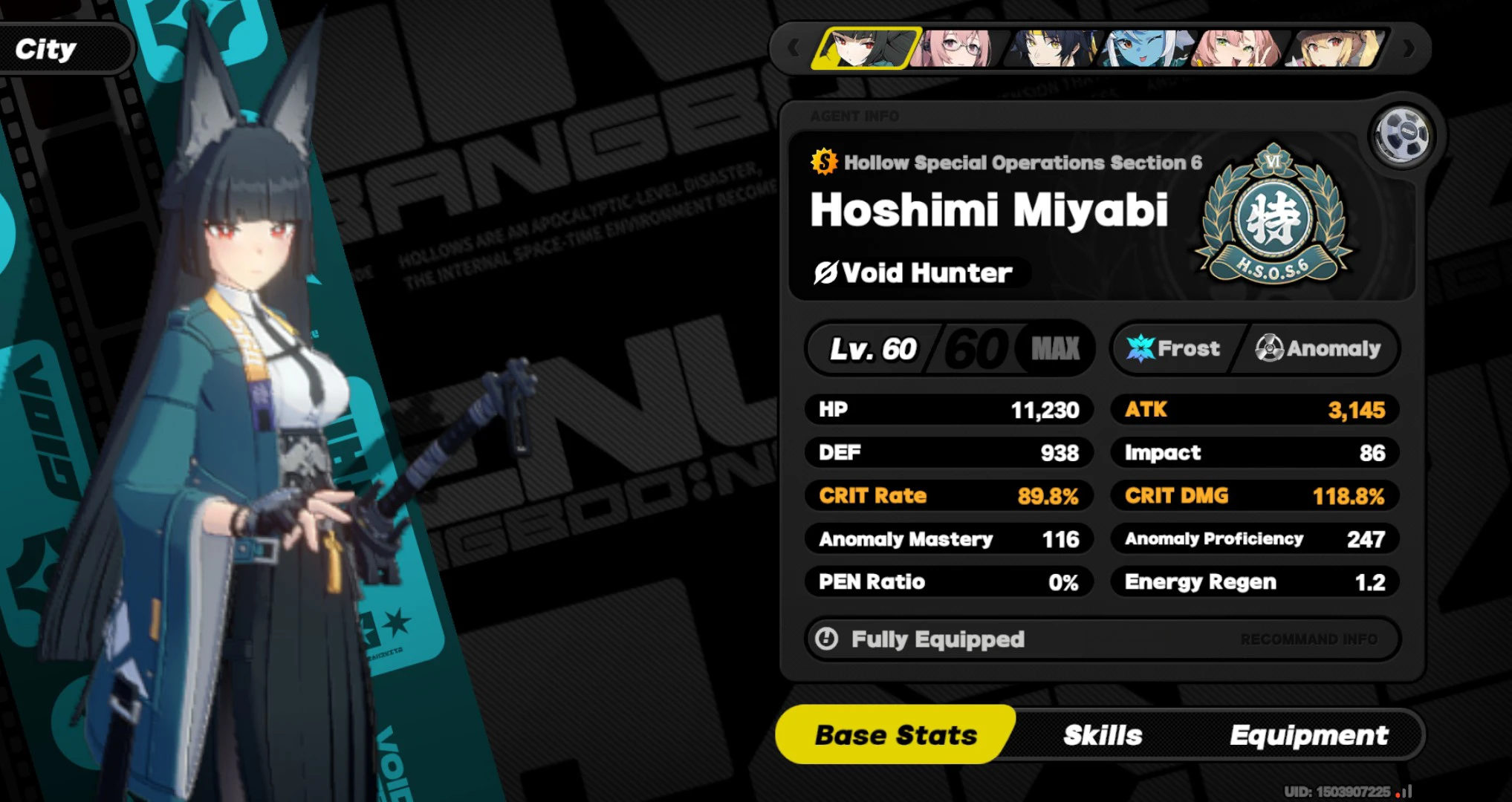Image resolution: width=1512 pixels, height=802 pixels.
Task: Advance agent carousel with the right chevron
Action: point(1409,47)
